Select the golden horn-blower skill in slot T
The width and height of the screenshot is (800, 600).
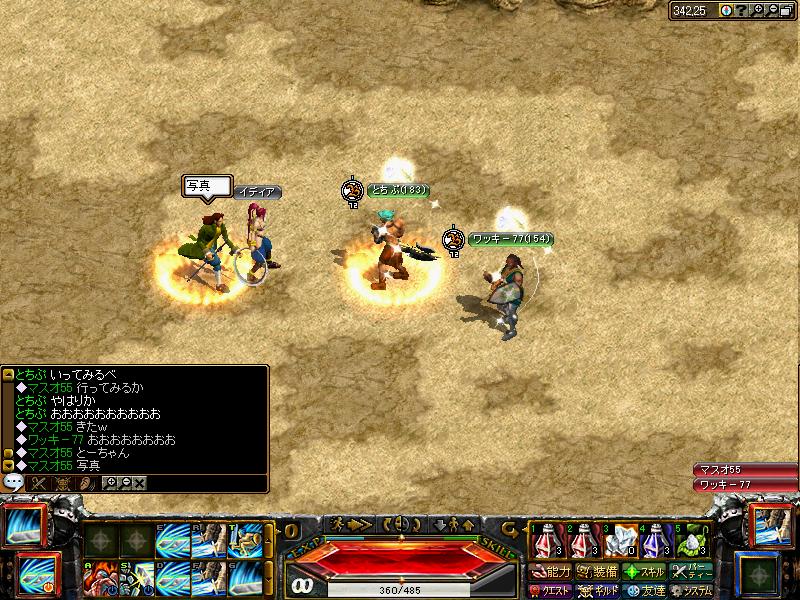pos(244,541)
